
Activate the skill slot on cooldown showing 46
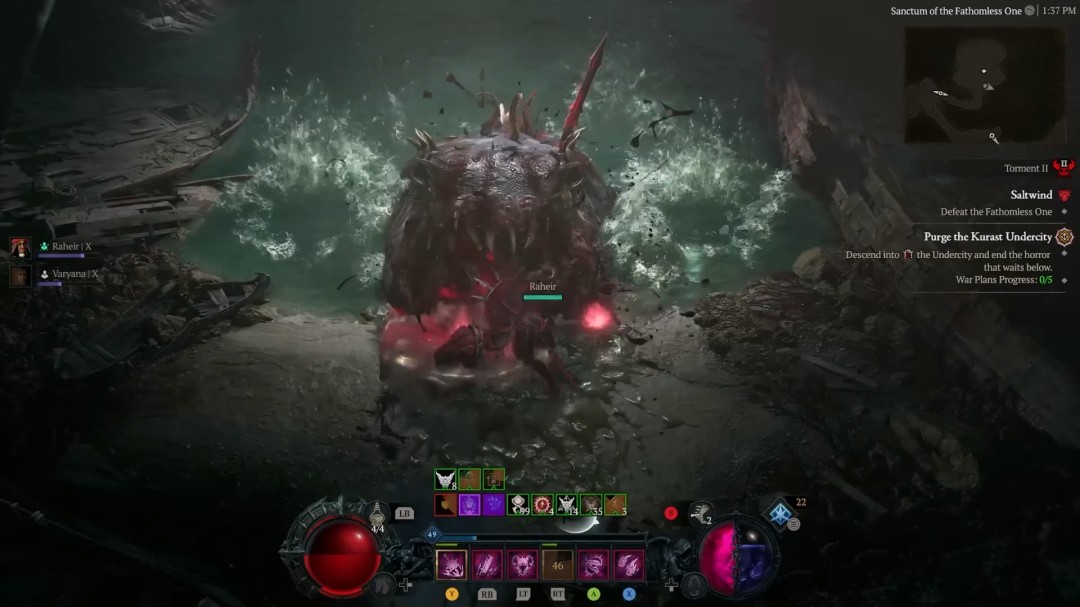click(x=558, y=565)
